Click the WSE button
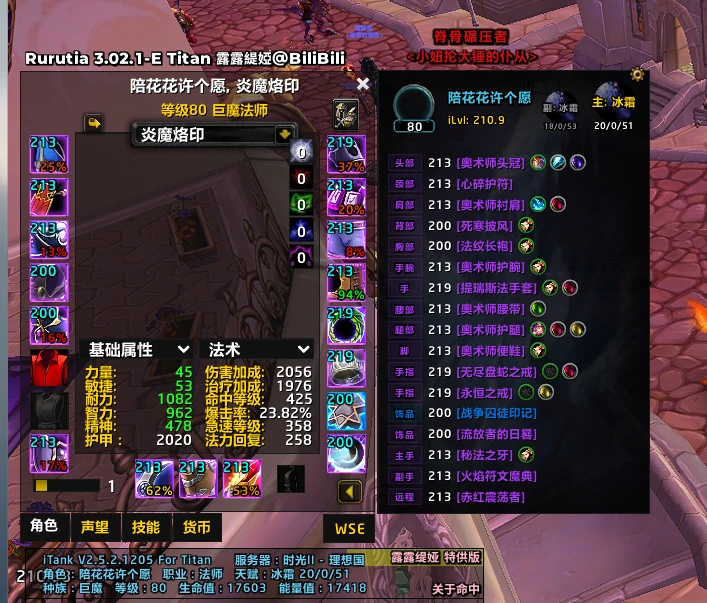Screen dimensions: 707x603 click(347, 527)
